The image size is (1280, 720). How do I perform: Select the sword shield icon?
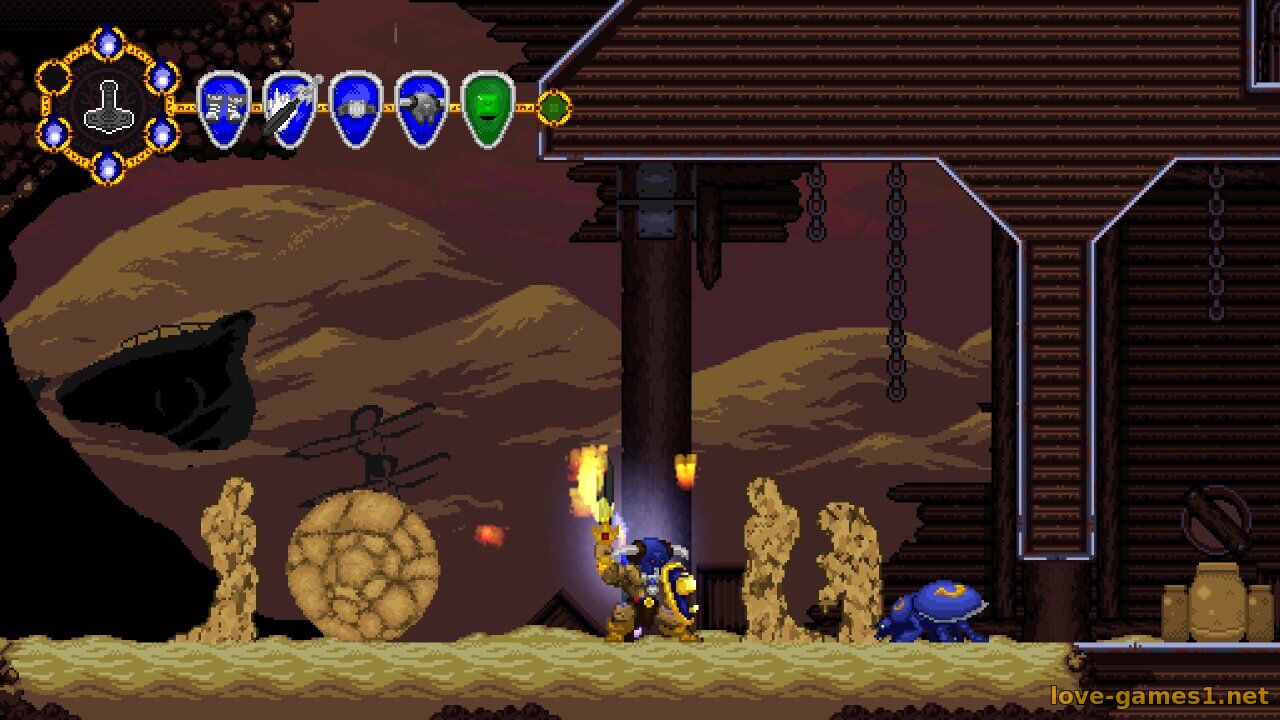point(289,108)
